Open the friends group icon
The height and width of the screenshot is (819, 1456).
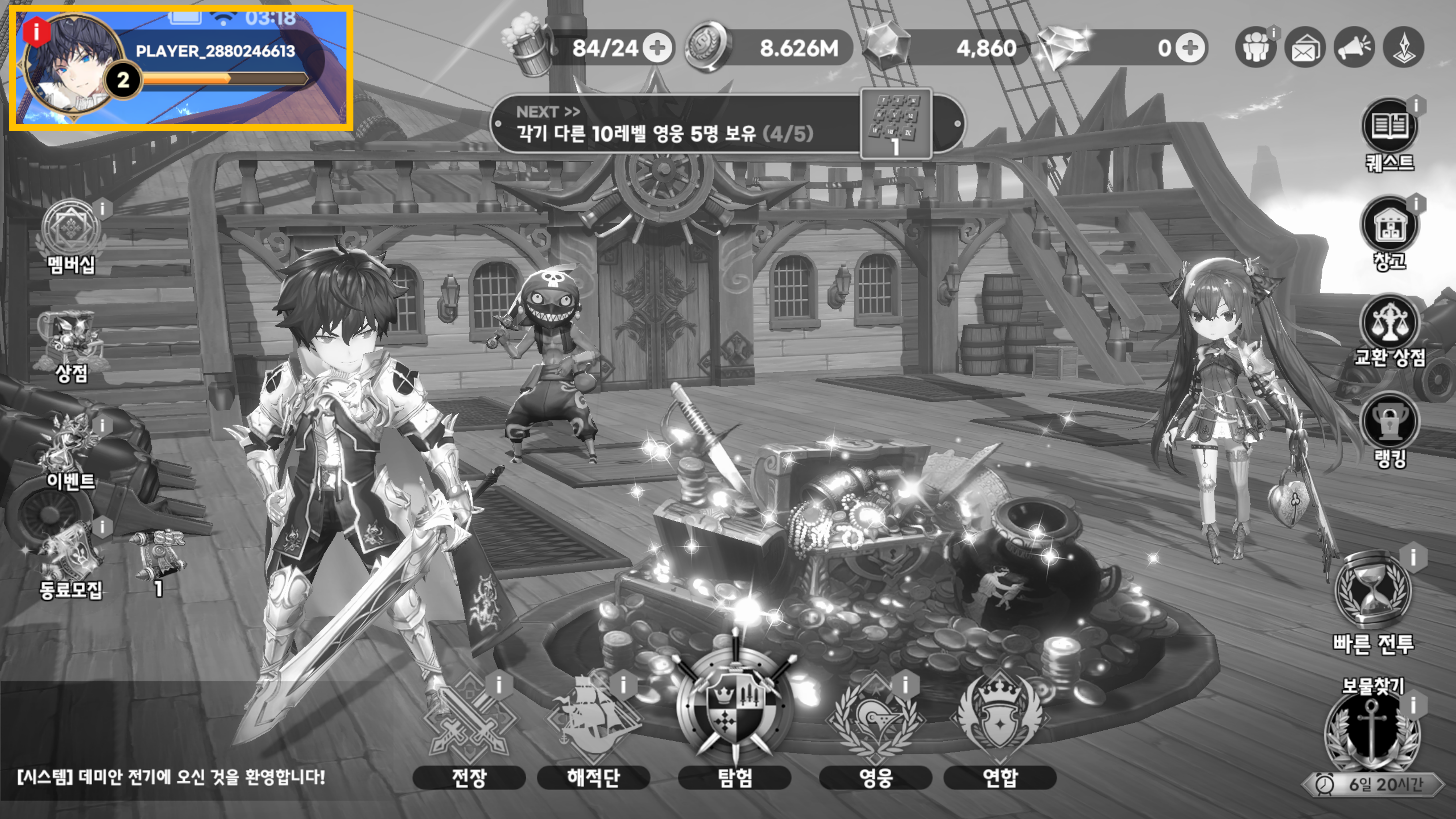1255,47
